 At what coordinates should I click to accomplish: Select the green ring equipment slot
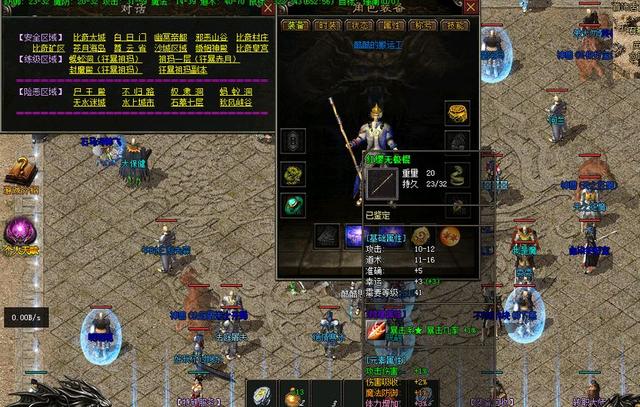293,205
